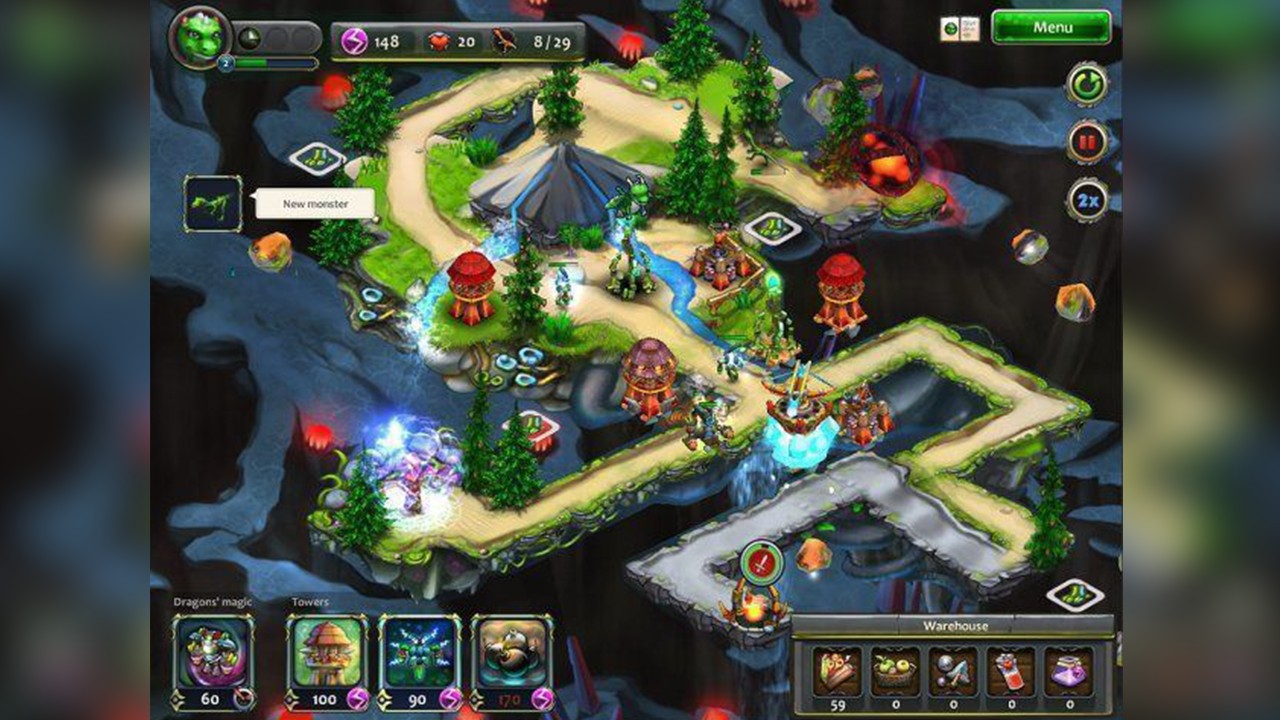
Task: Click the fruit basket Warehouse slot
Action: click(x=893, y=670)
